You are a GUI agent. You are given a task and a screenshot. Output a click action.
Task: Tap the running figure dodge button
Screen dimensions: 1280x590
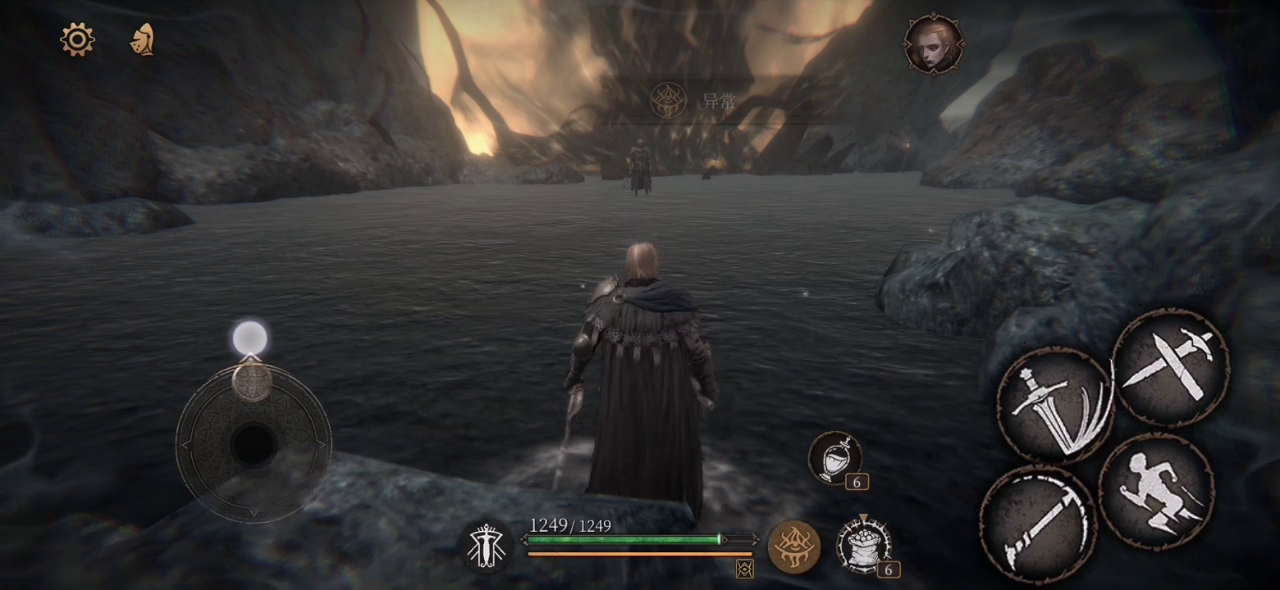[x=1156, y=492]
